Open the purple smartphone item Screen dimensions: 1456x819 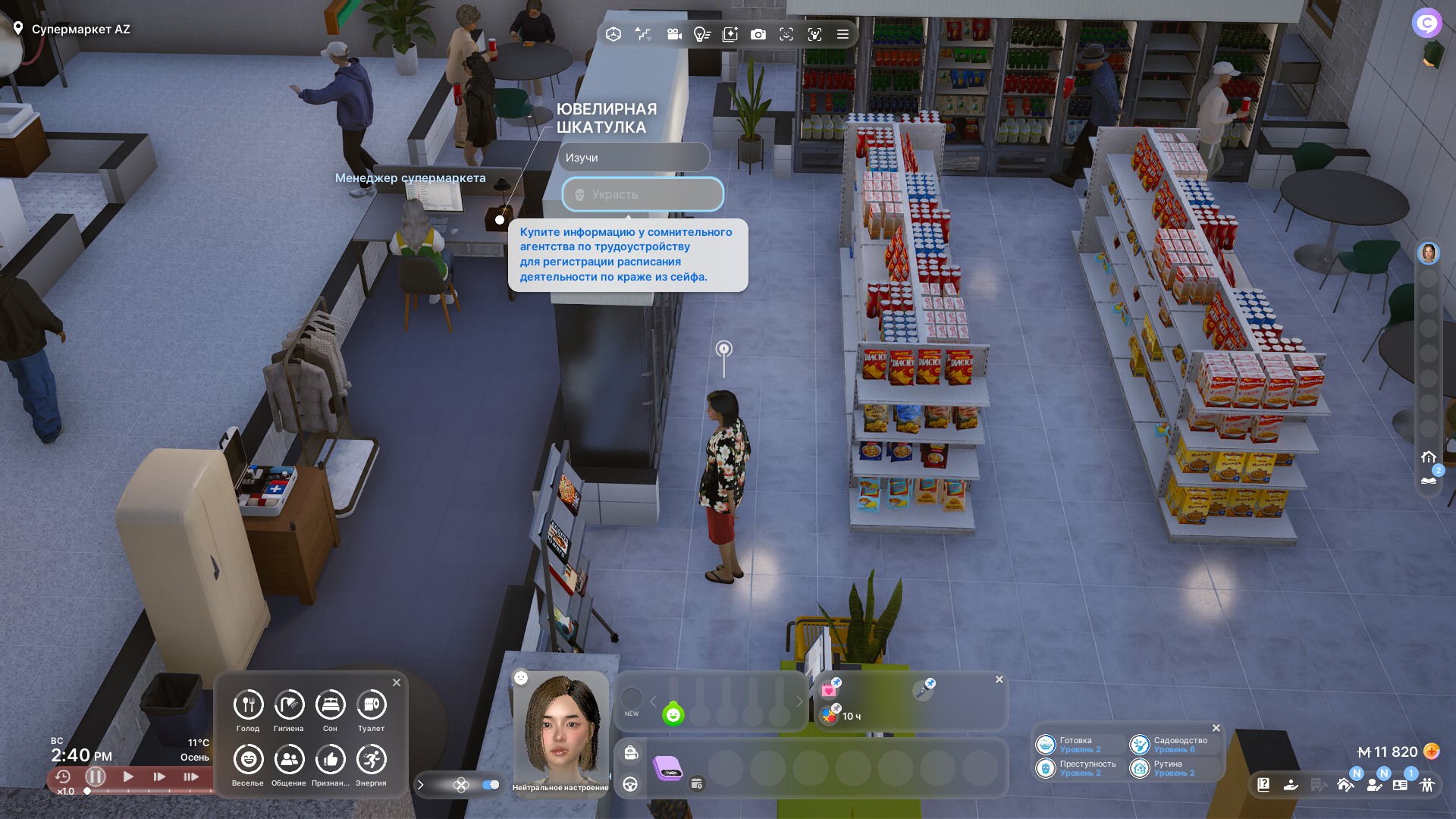668,769
